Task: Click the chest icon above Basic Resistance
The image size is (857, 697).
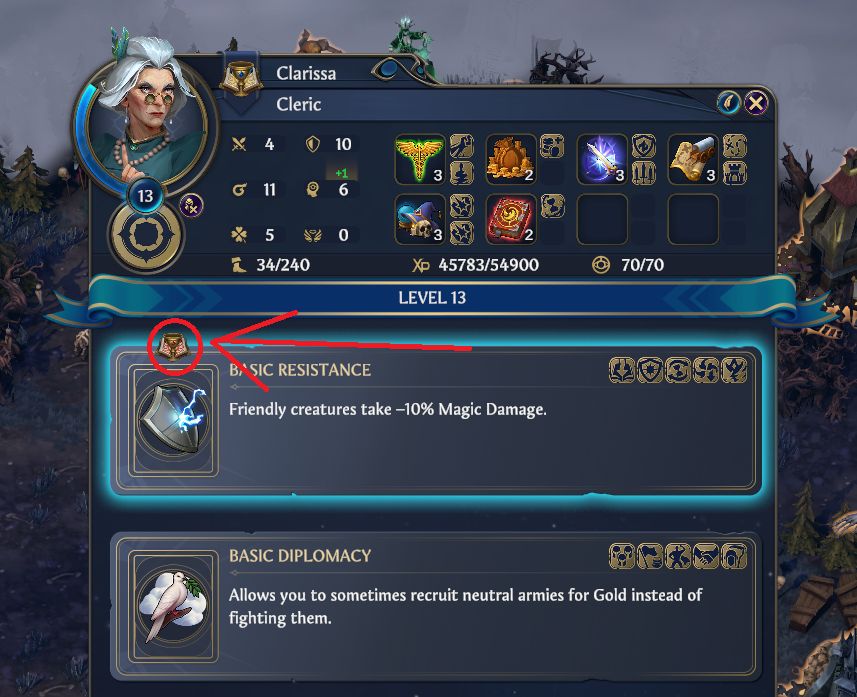Action: click(x=176, y=347)
